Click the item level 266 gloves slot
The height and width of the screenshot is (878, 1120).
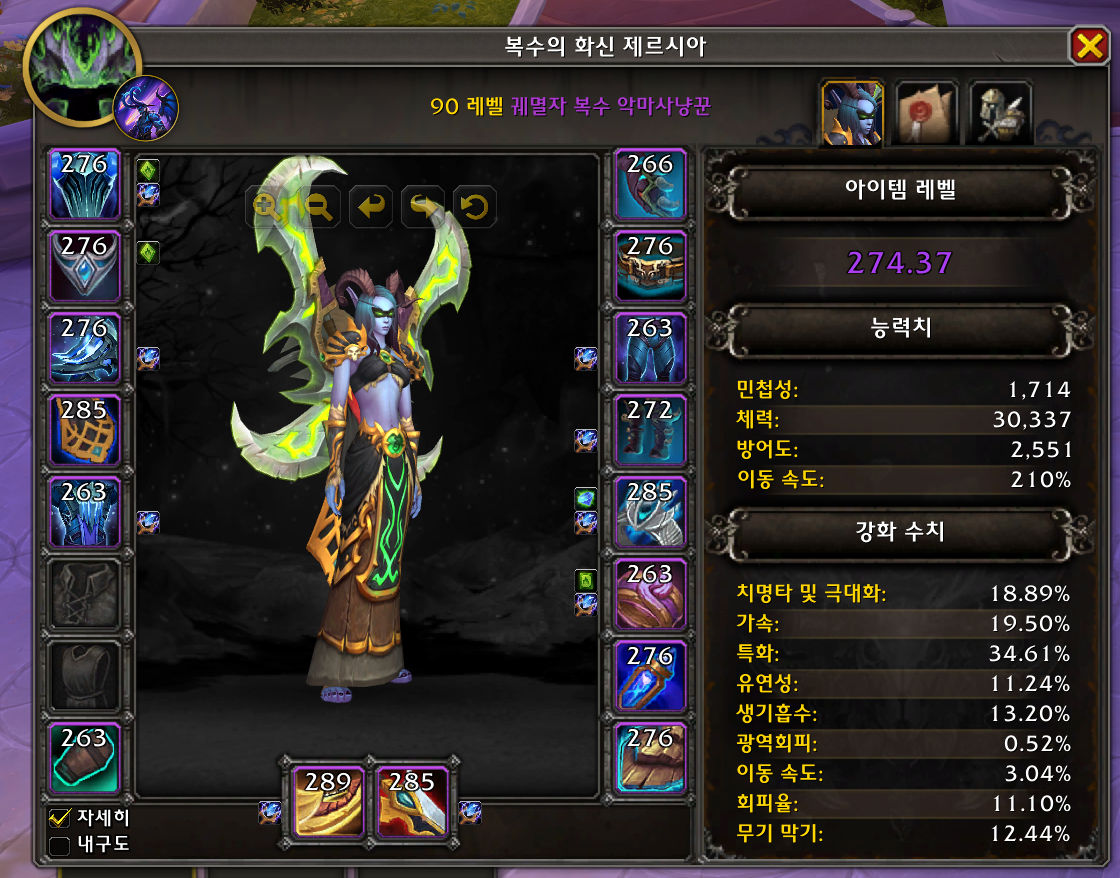point(650,184)
